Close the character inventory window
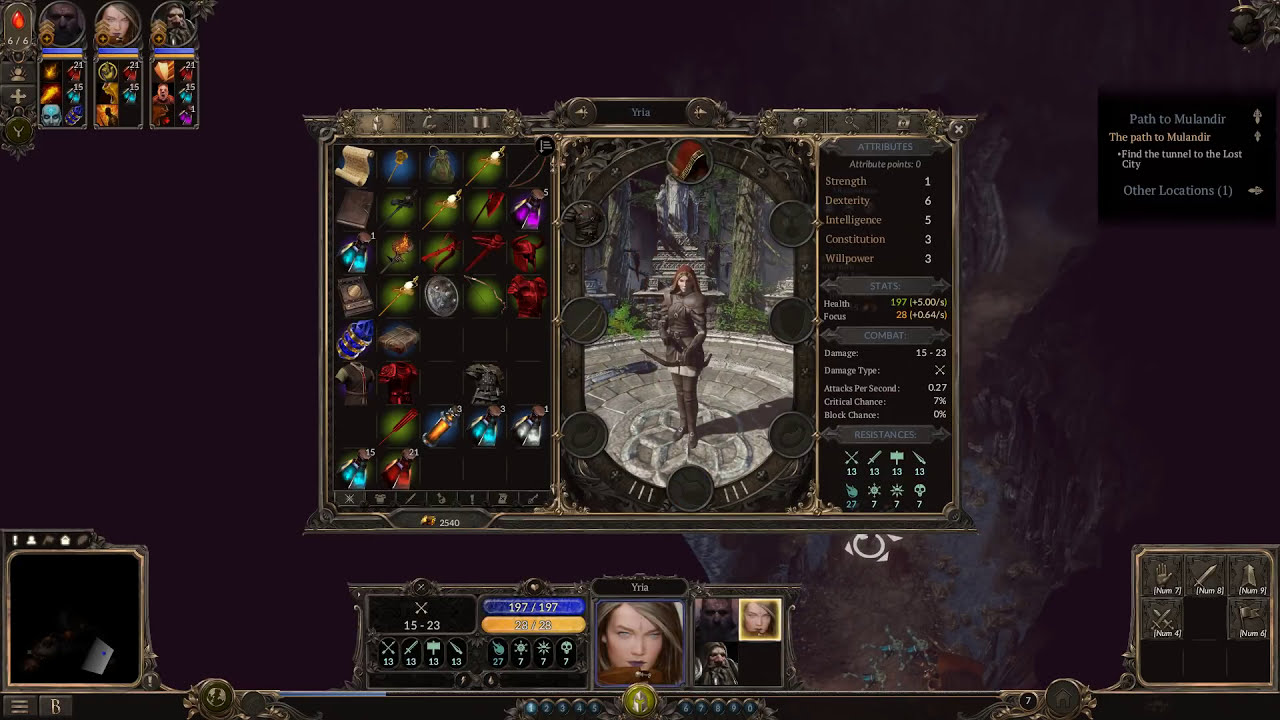Image resolution: width=1280 pixels, height=720 pixels. (x=958, y=129)
